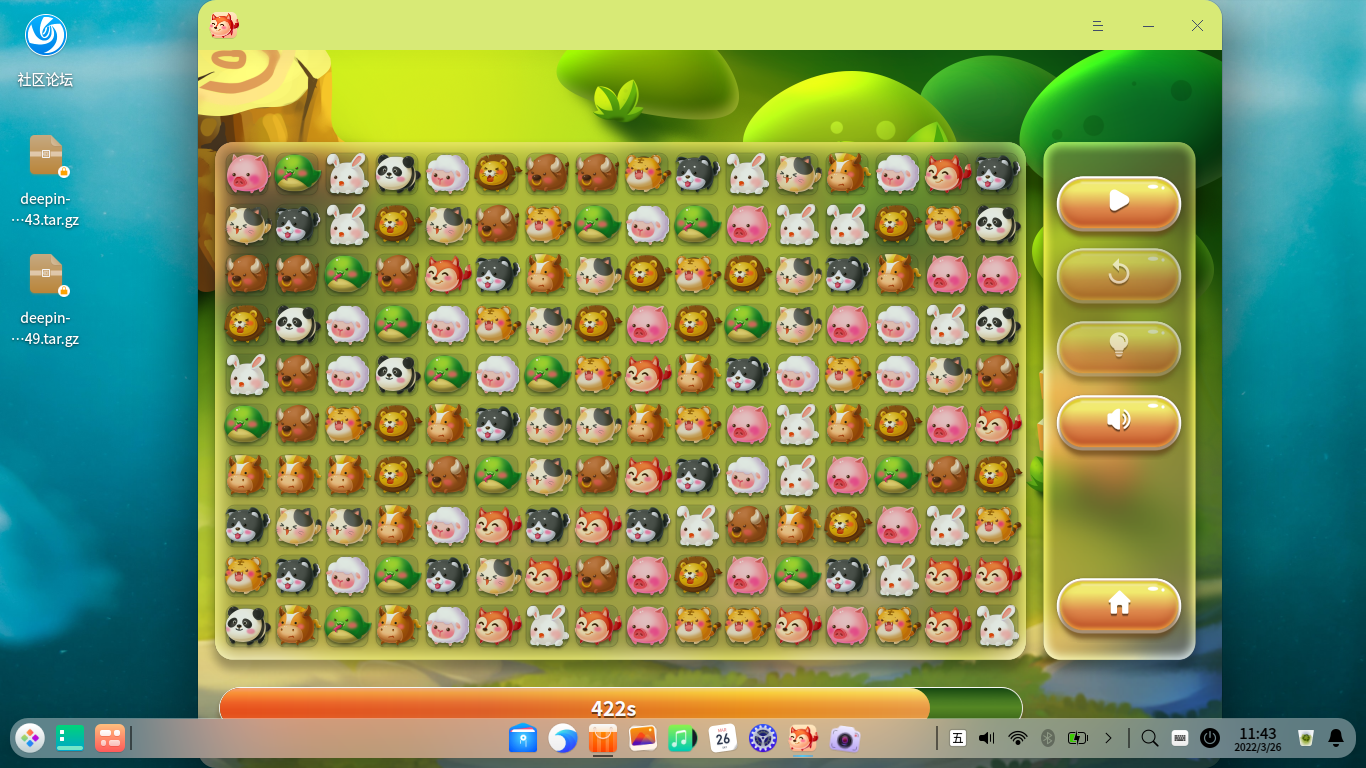Select the hint lightbulb button
The image size is (1366, 768).
tap(1118, 349)
